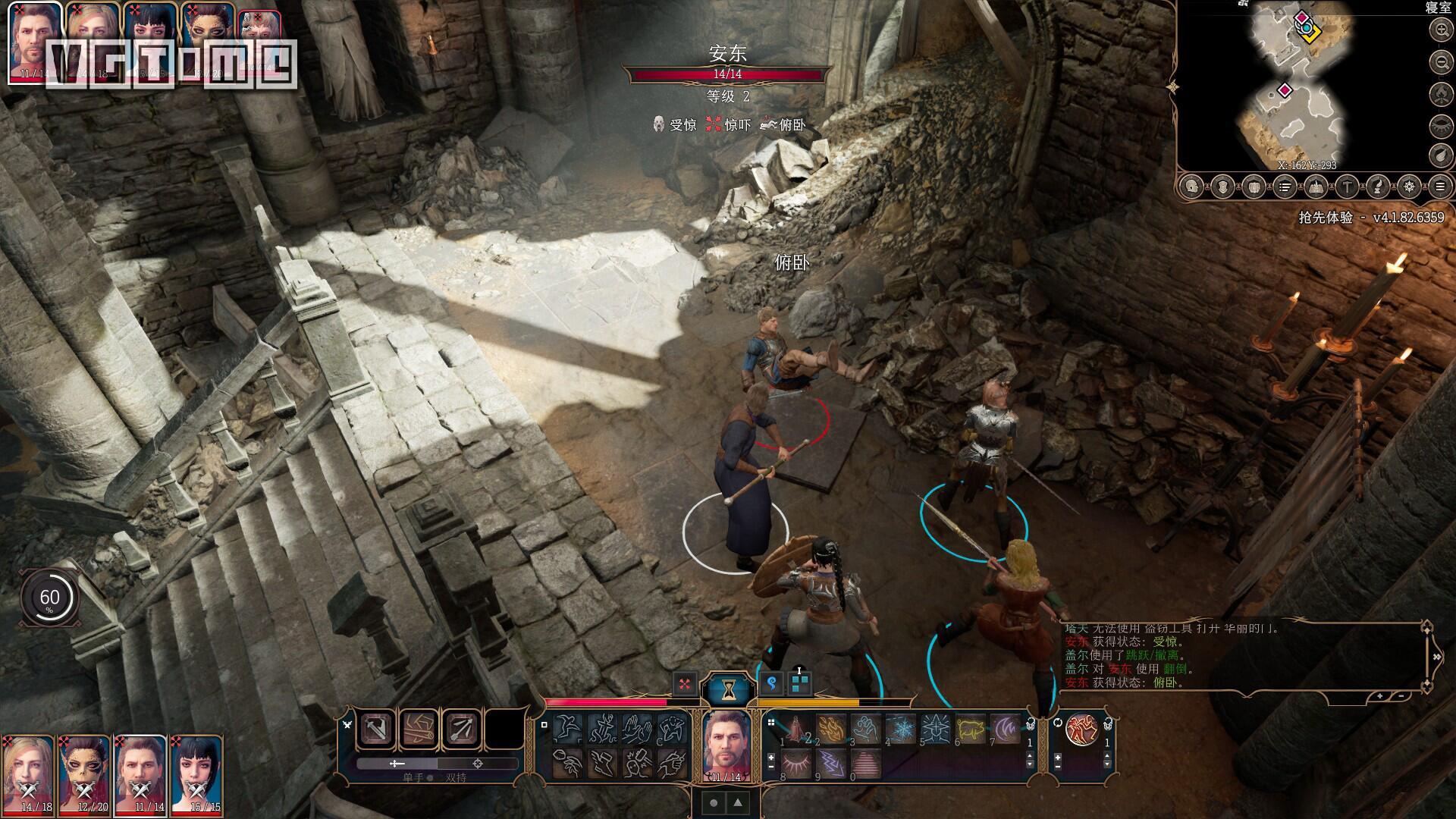End turn with the hourglass button
The image size is (1456, 819).
(729, 689)
